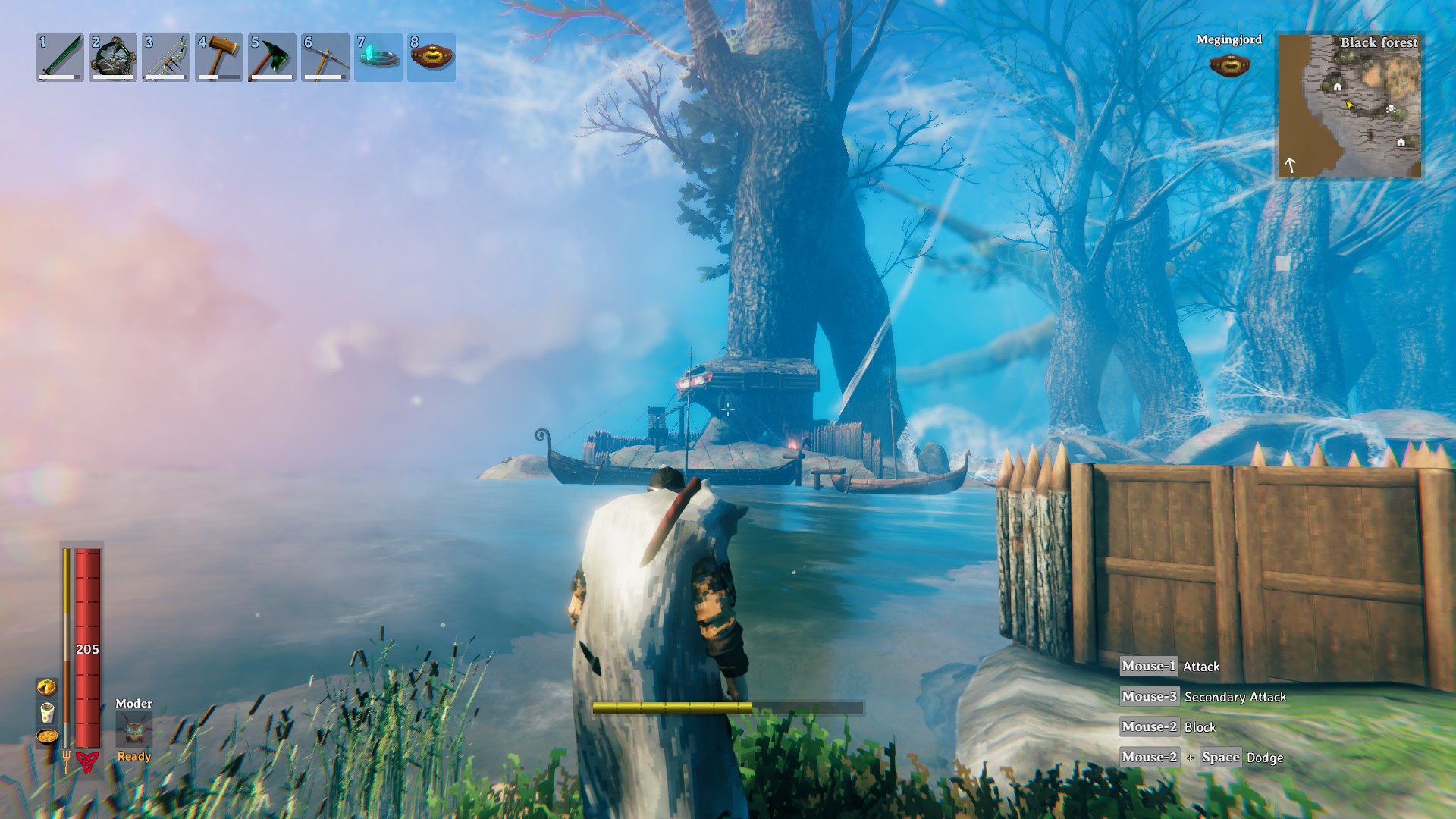This screenshot has width=1456, height=819.
Task: Activate the Moder forsaken power icon
Action: [134, 730]
